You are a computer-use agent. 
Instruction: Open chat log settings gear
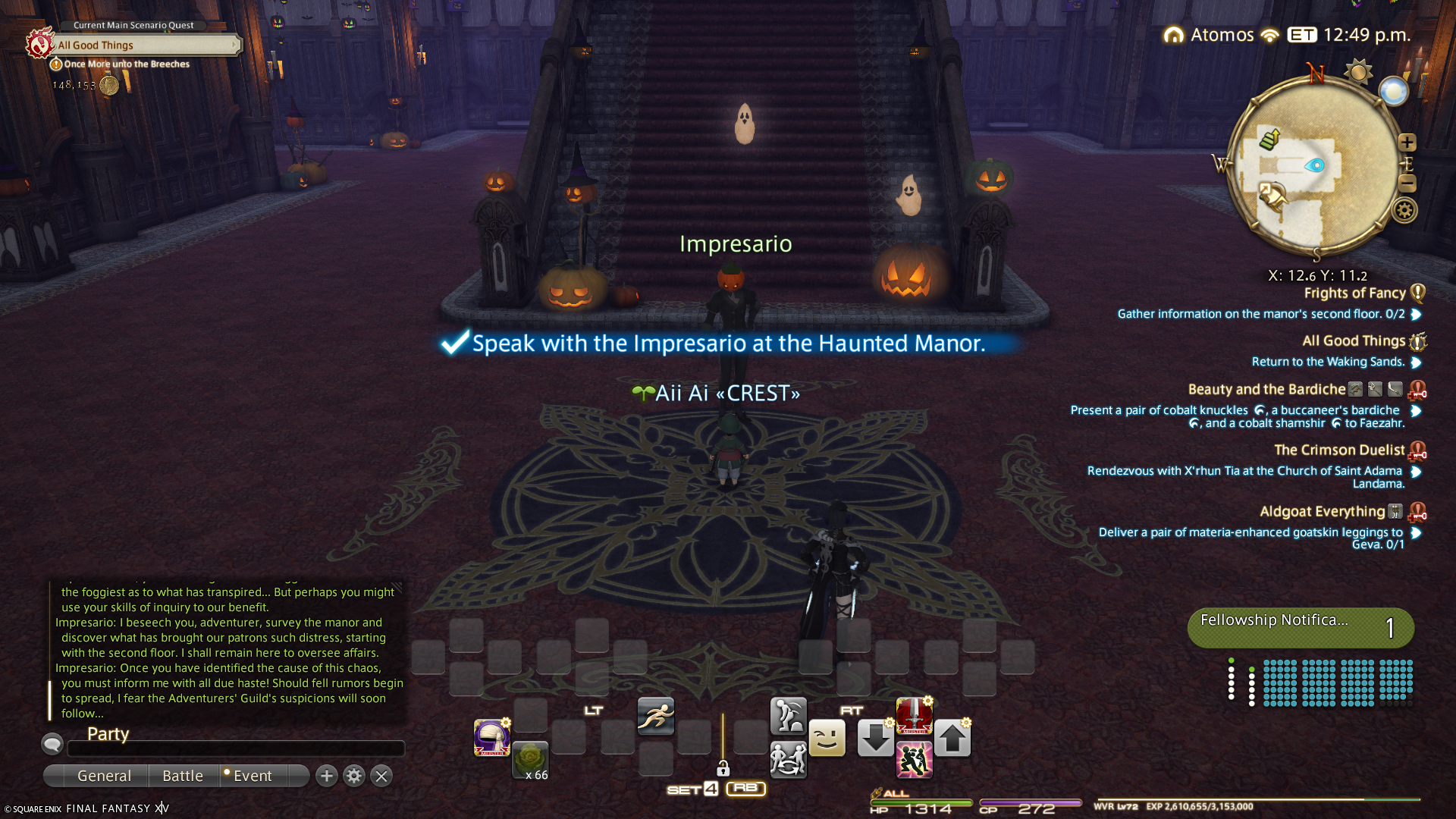coord(354,776)
